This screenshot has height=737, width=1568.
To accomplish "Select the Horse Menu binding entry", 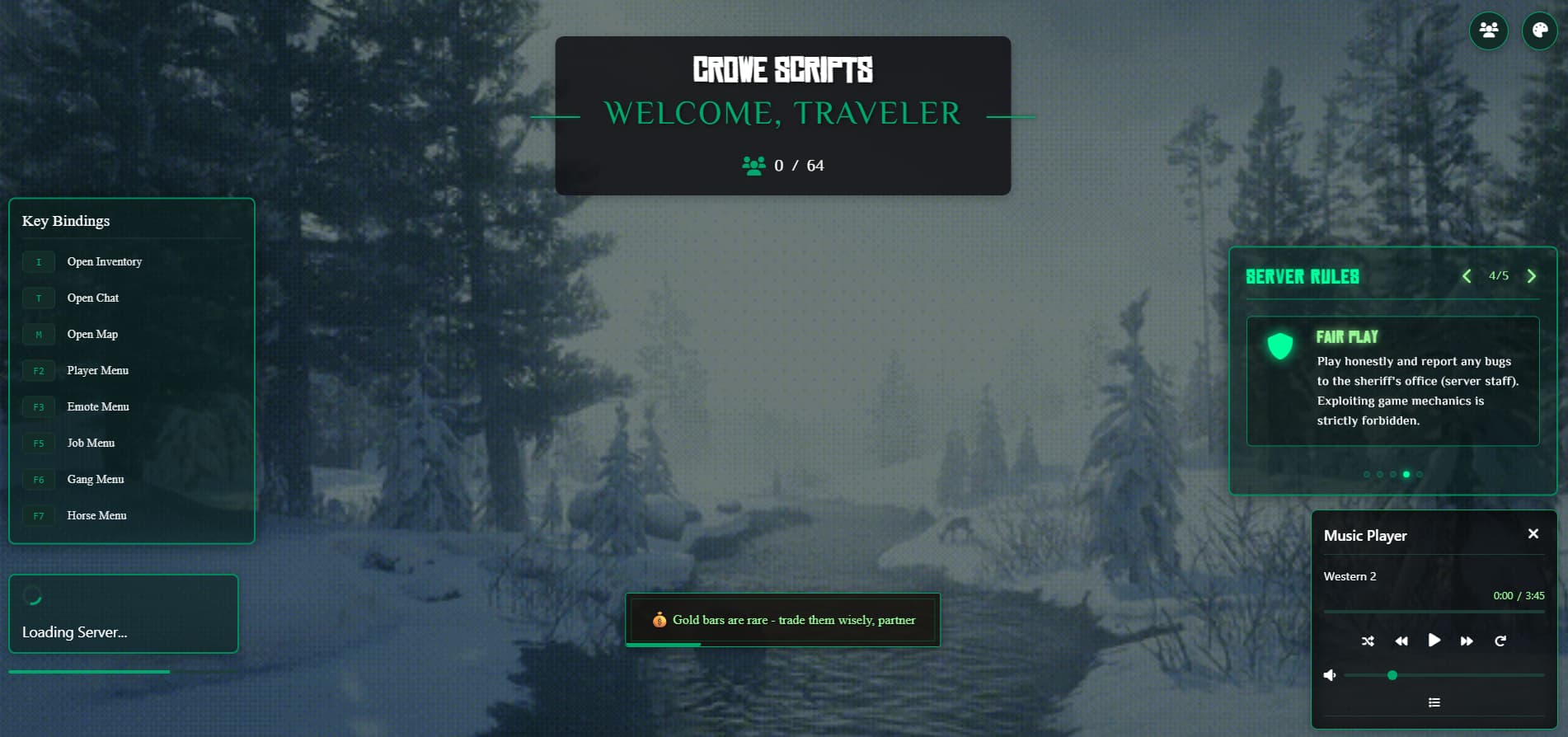I will click(x=96, y=515).
